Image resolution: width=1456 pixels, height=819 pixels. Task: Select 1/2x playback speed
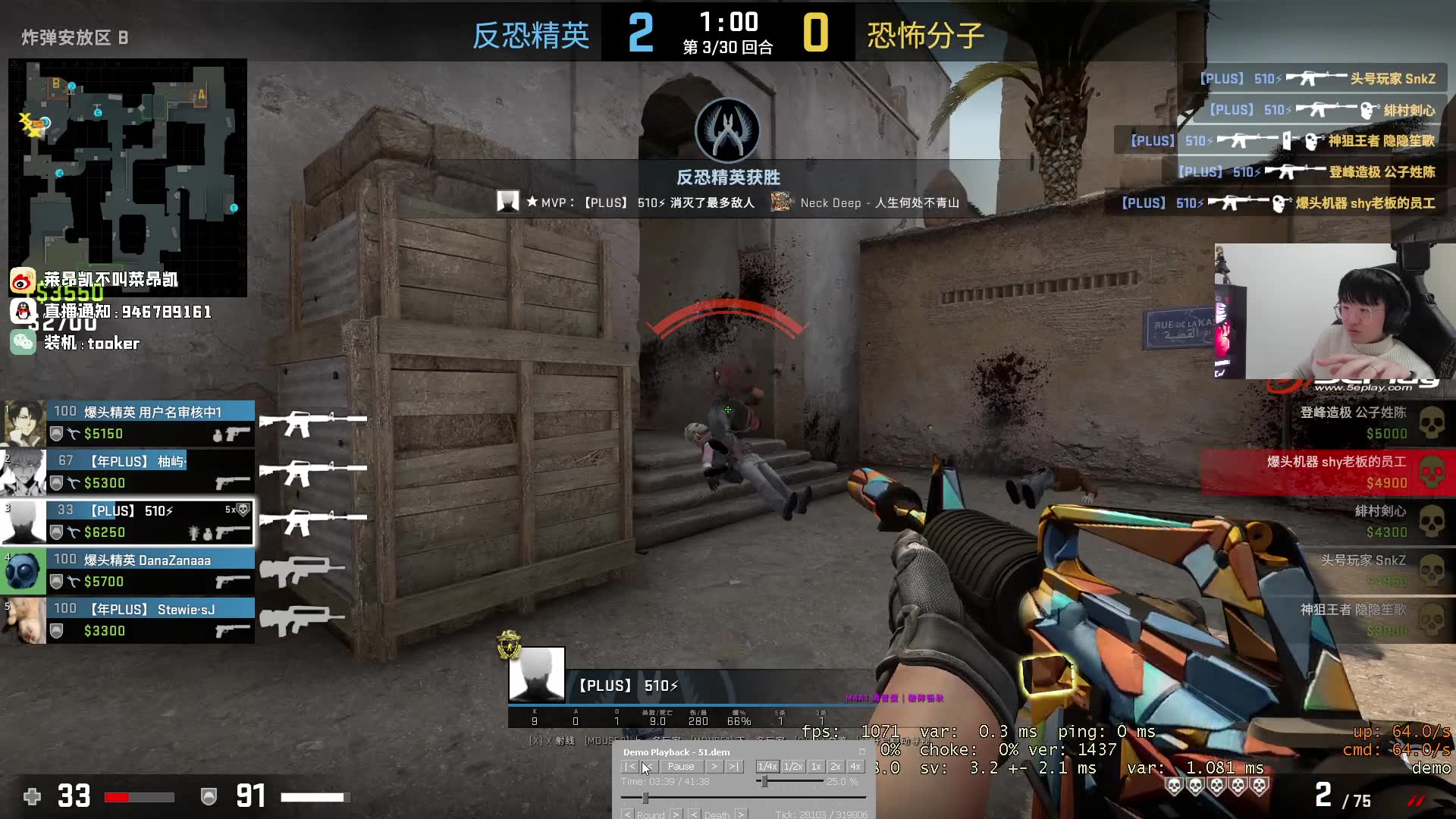click(x=792, y=767)
